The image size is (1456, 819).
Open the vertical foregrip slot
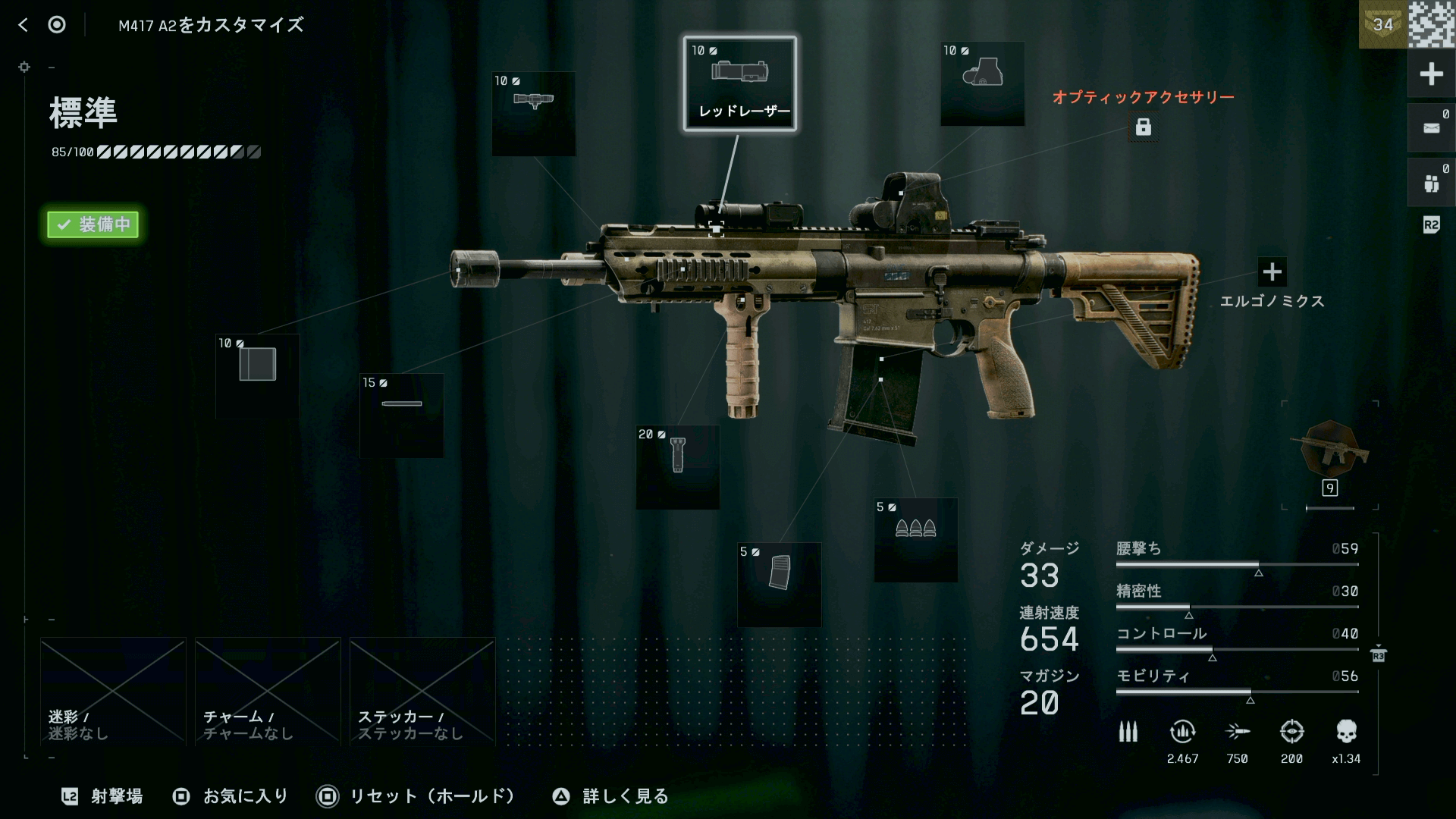[677, 466]
